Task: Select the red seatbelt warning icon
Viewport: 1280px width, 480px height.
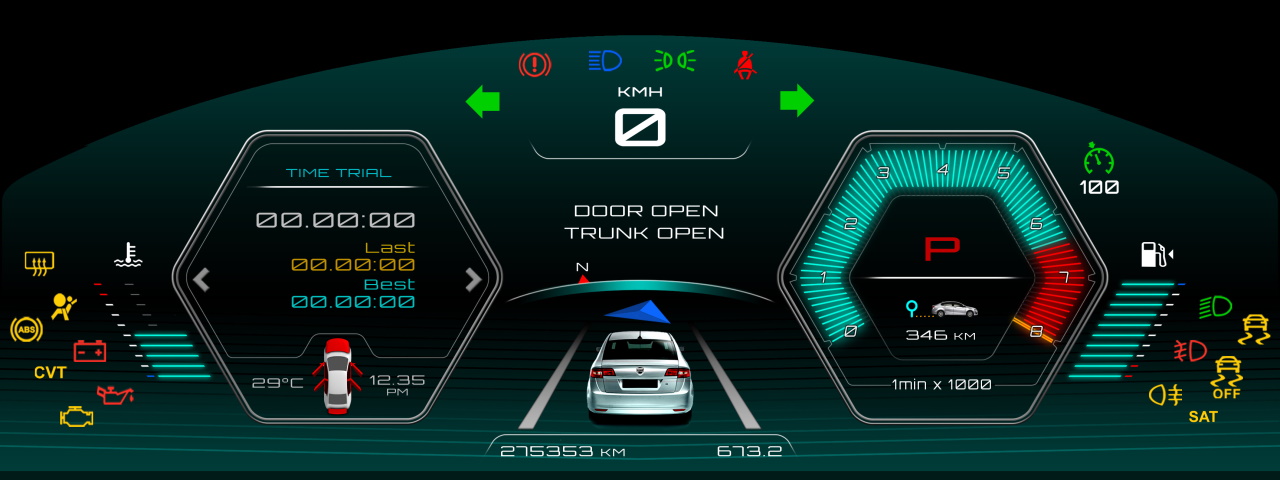Action: click(x=743, y=65)
